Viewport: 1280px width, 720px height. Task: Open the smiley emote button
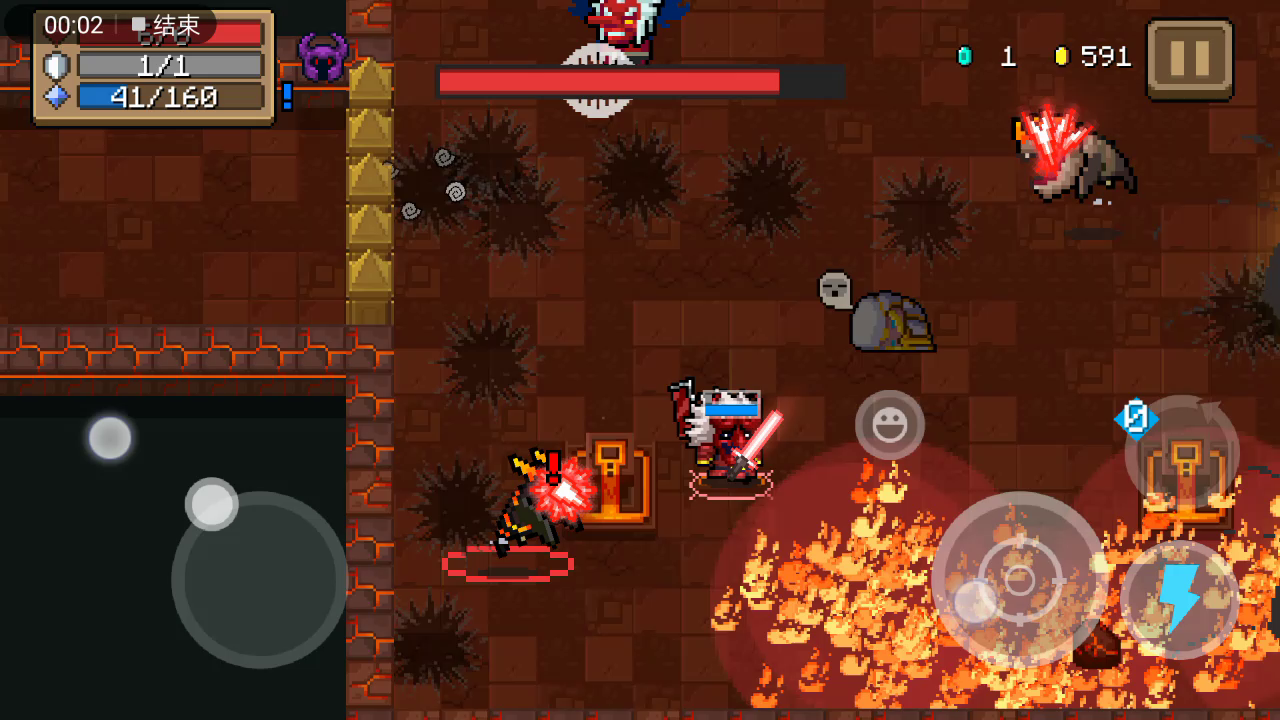(x=889, y=426)
